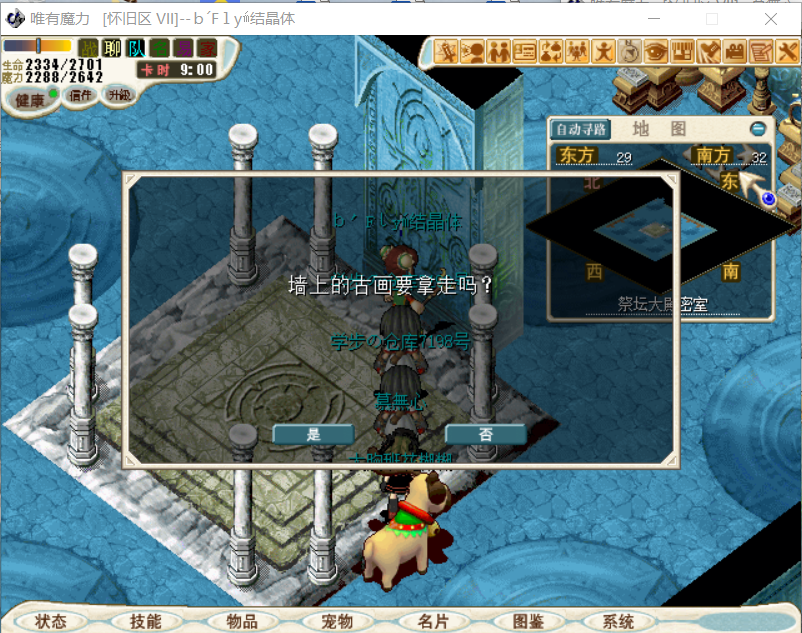This screenshot has width=802, height=633.
Task: Open the 名片 name card menu
Action: pyautogui.click(x=433, y=621)
